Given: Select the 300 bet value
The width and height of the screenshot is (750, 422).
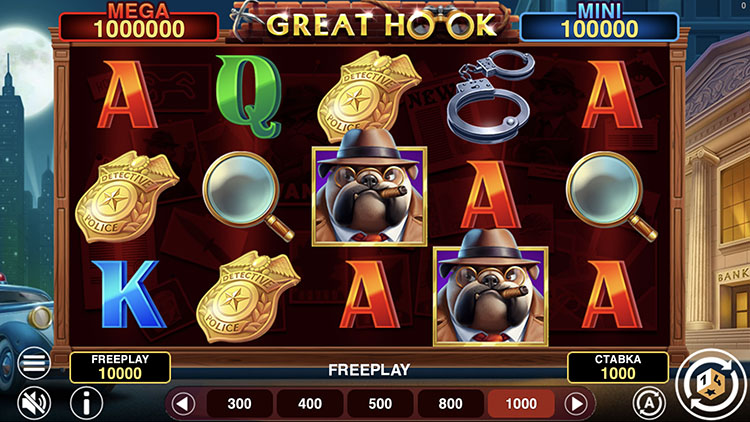Looking at the screenshot, I should click(x=240, y=404).
